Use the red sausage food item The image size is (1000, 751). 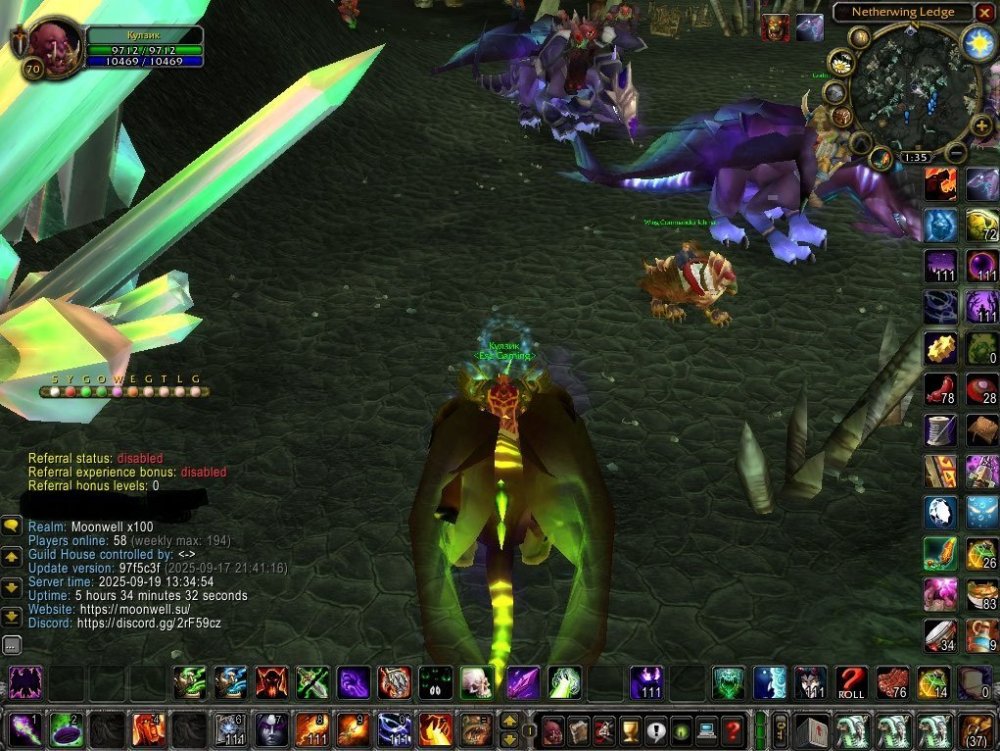pyautogui.click(x=940, y=389)
